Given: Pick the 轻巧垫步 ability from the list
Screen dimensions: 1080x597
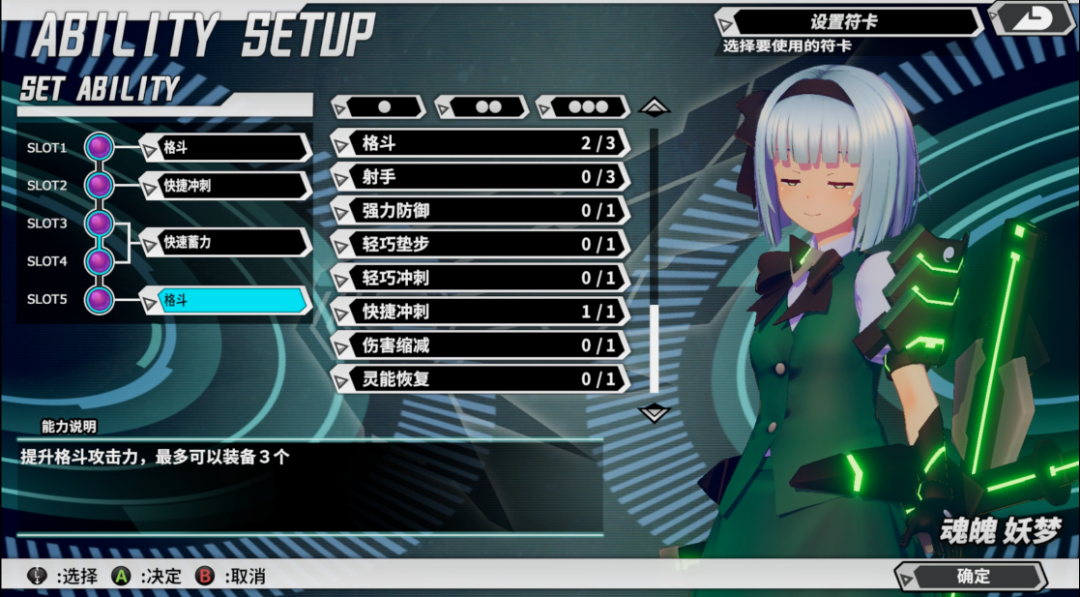Looking at the screenshot, I should [480, 244].
